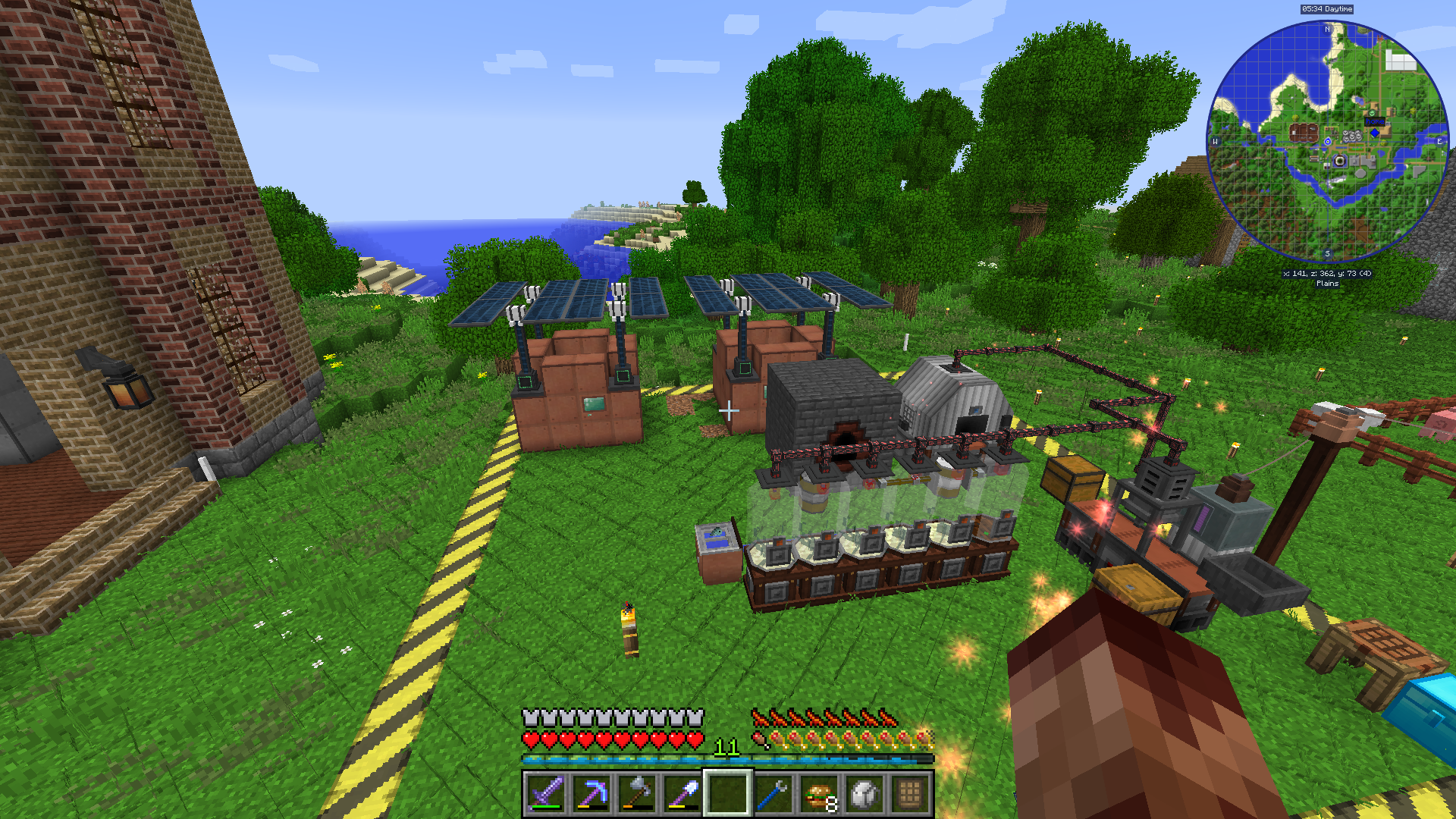The image size is (1456, 819).
Task: Select the pickaxe hotbar slot
Action: point(591,794)
